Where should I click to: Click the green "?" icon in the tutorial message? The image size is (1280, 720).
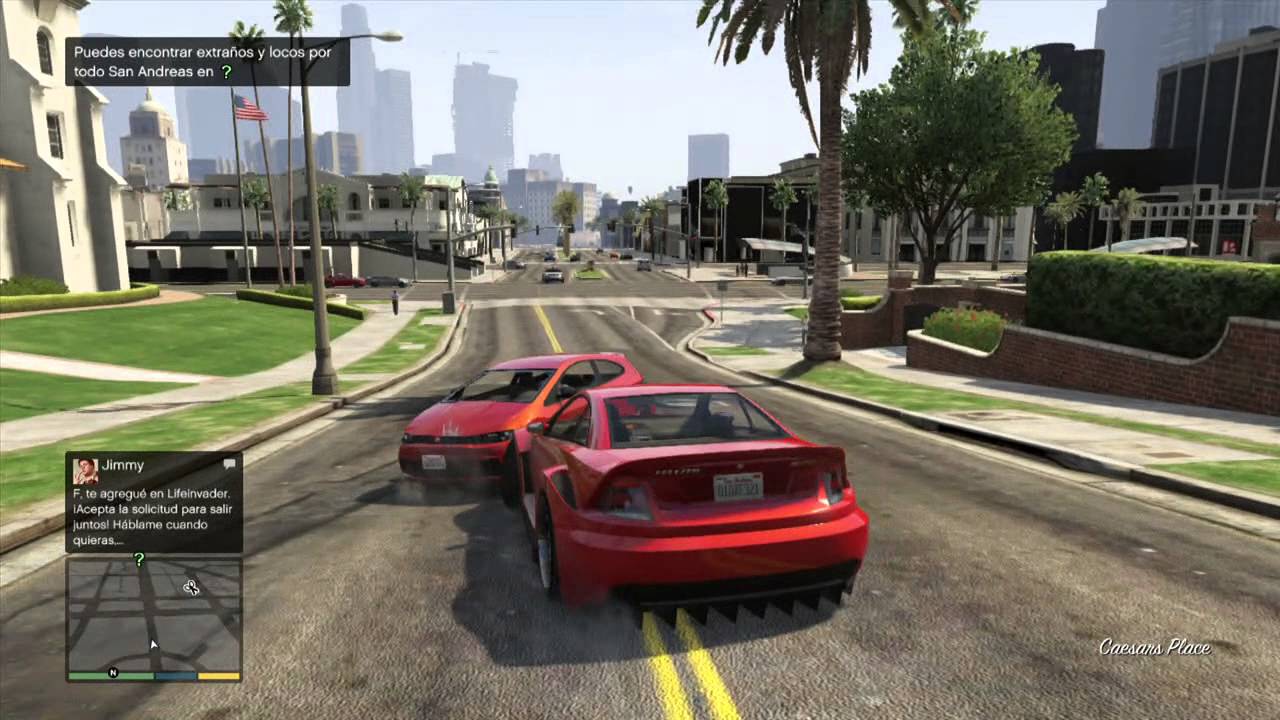(x=227, y=72)
